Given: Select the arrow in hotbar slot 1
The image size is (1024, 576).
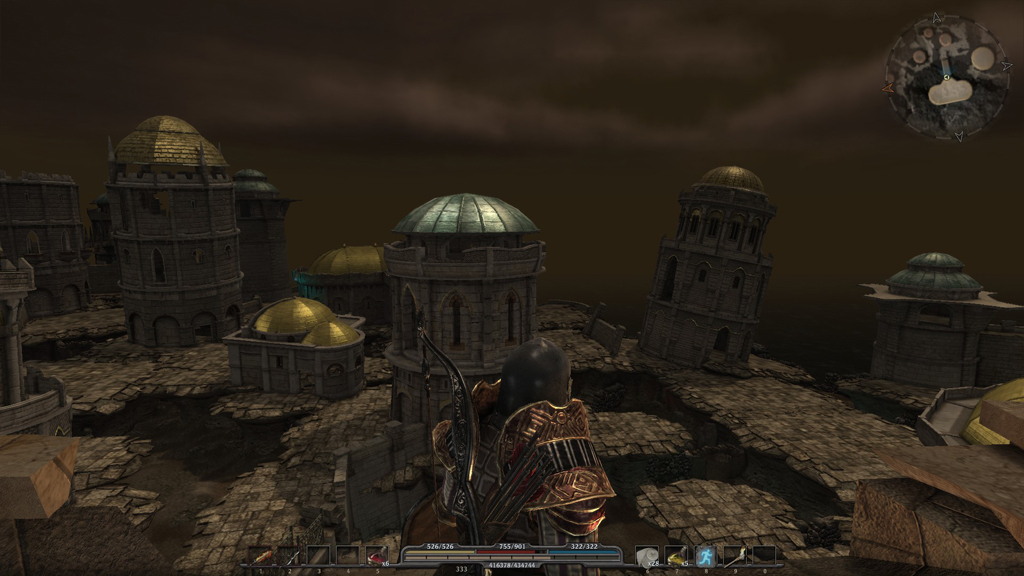Looking at the screenshot, I should tap(259, 555).
